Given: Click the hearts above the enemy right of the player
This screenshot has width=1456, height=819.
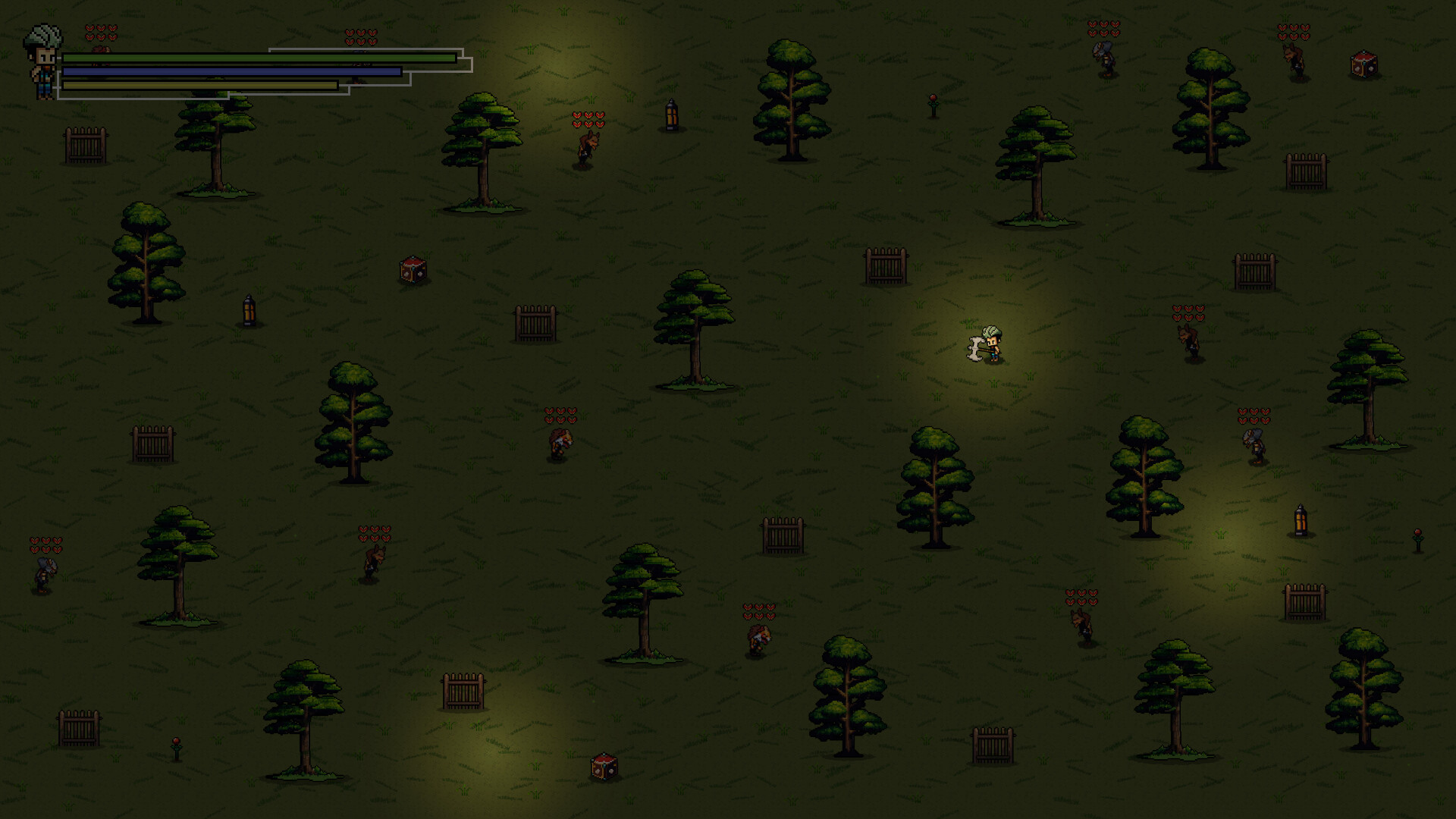Looking at the screenshot, I should (x=1187, y=312).
